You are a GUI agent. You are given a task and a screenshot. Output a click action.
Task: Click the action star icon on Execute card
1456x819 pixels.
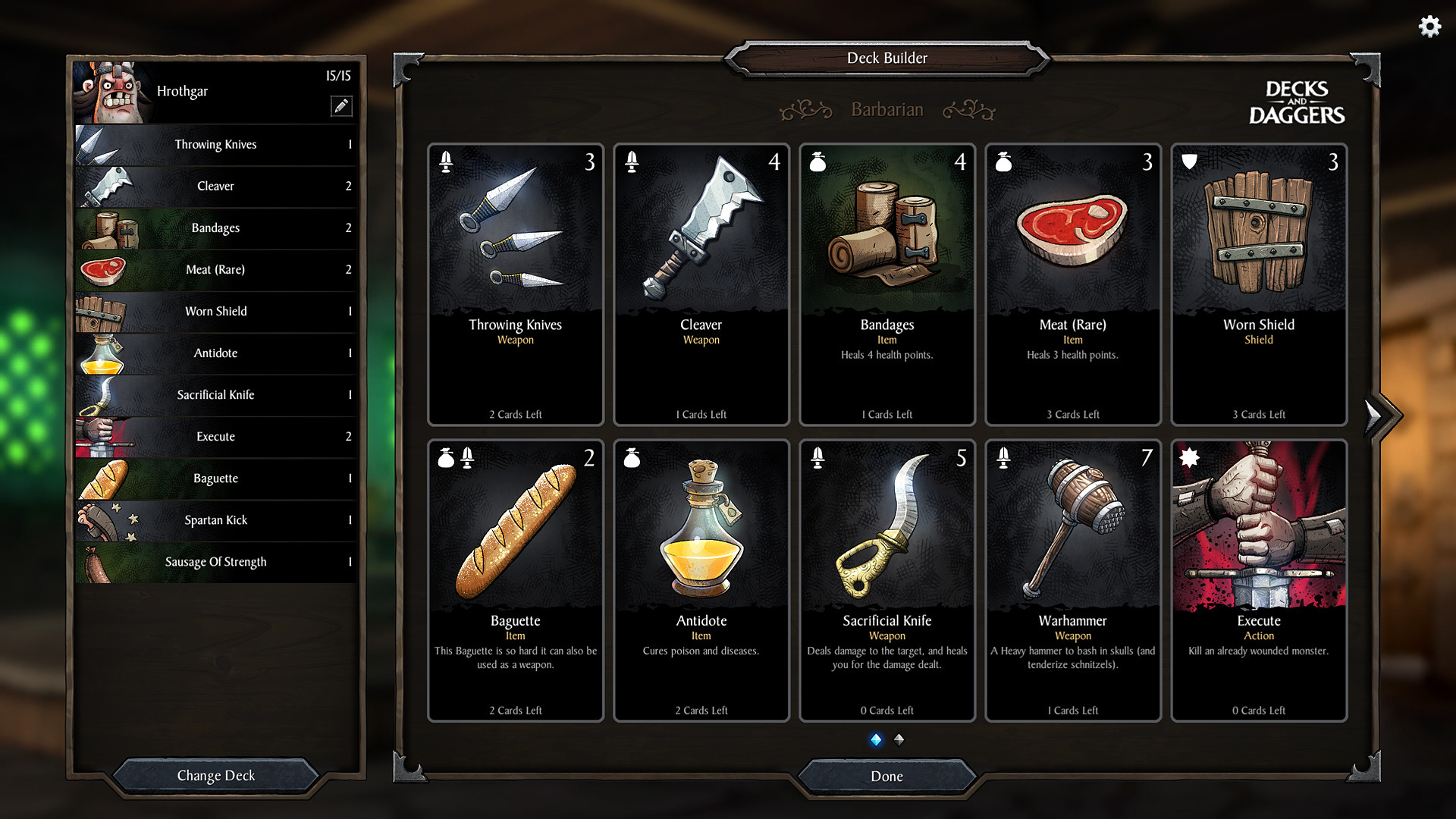click(x=1189, y=457)
